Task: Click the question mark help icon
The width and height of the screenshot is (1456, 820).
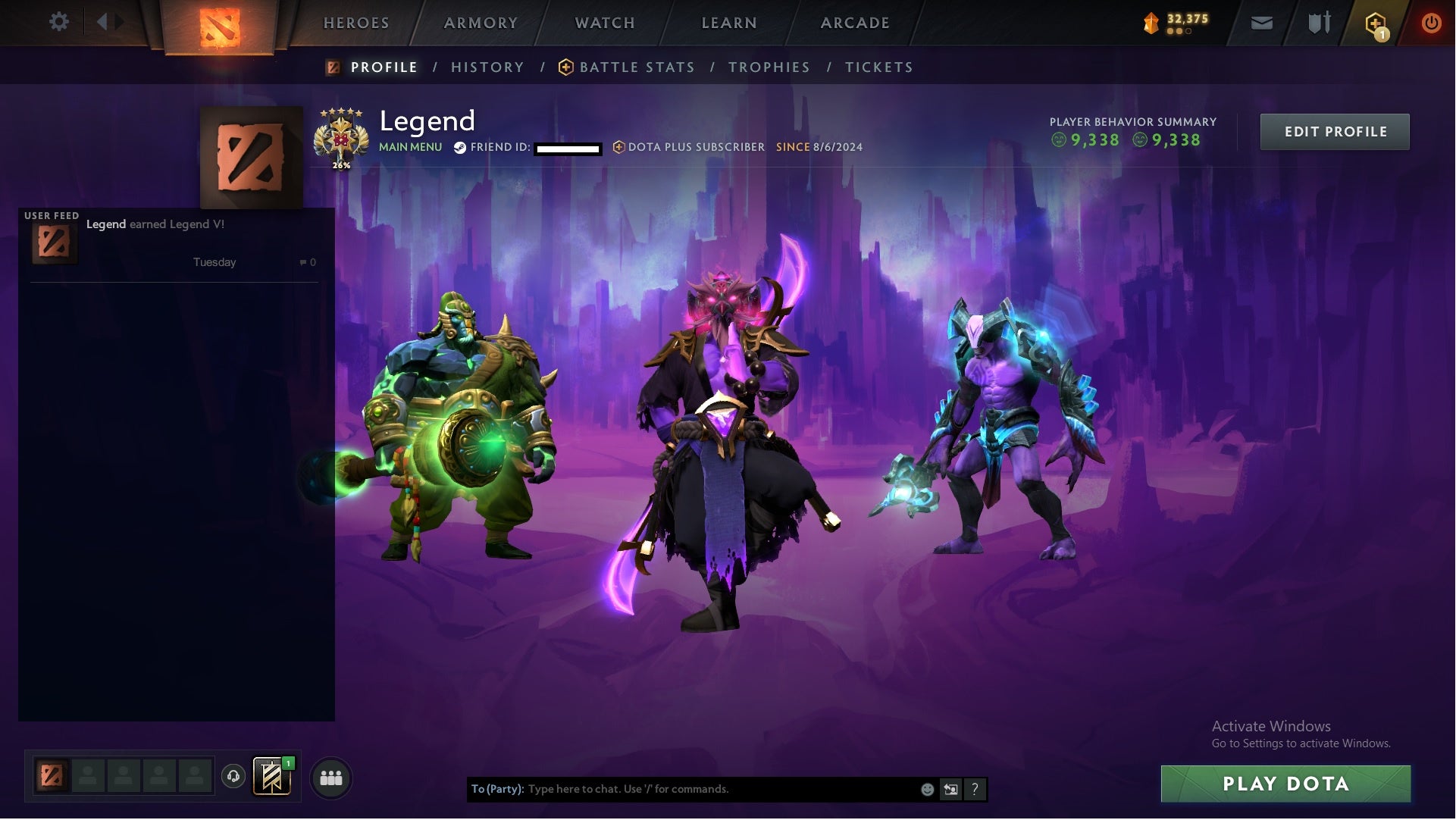Action: pyautogui.click(x=975, y=789)
